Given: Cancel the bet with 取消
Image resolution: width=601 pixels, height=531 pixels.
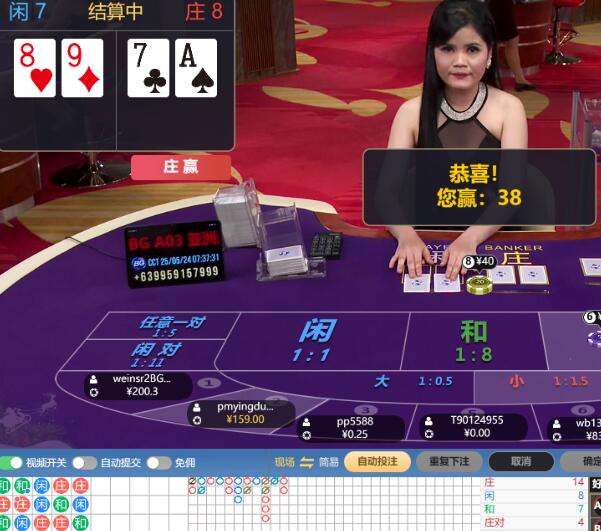Looking at the screenshot, I should point(521,462).
